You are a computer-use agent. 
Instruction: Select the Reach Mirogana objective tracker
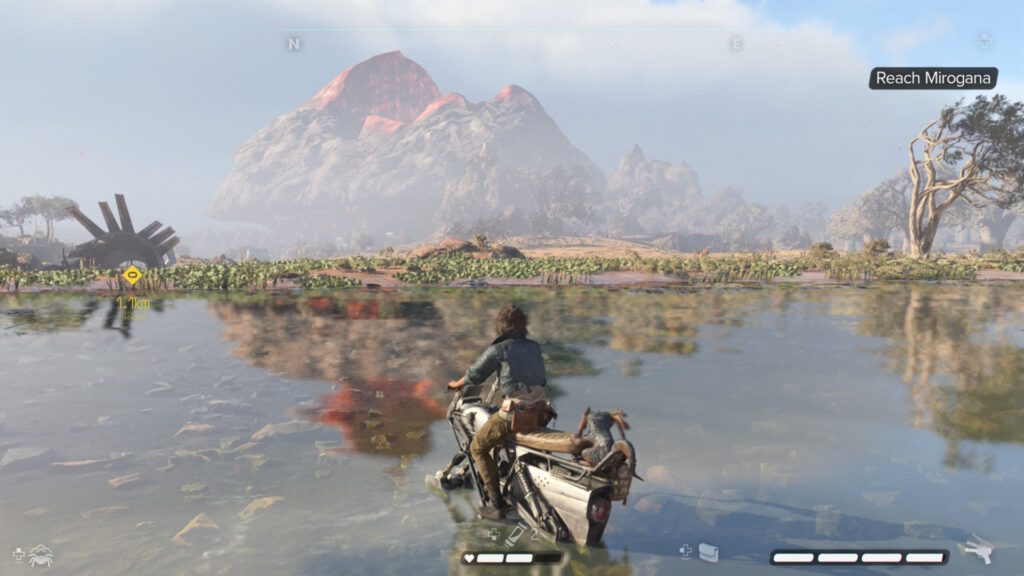pos(933,78)
